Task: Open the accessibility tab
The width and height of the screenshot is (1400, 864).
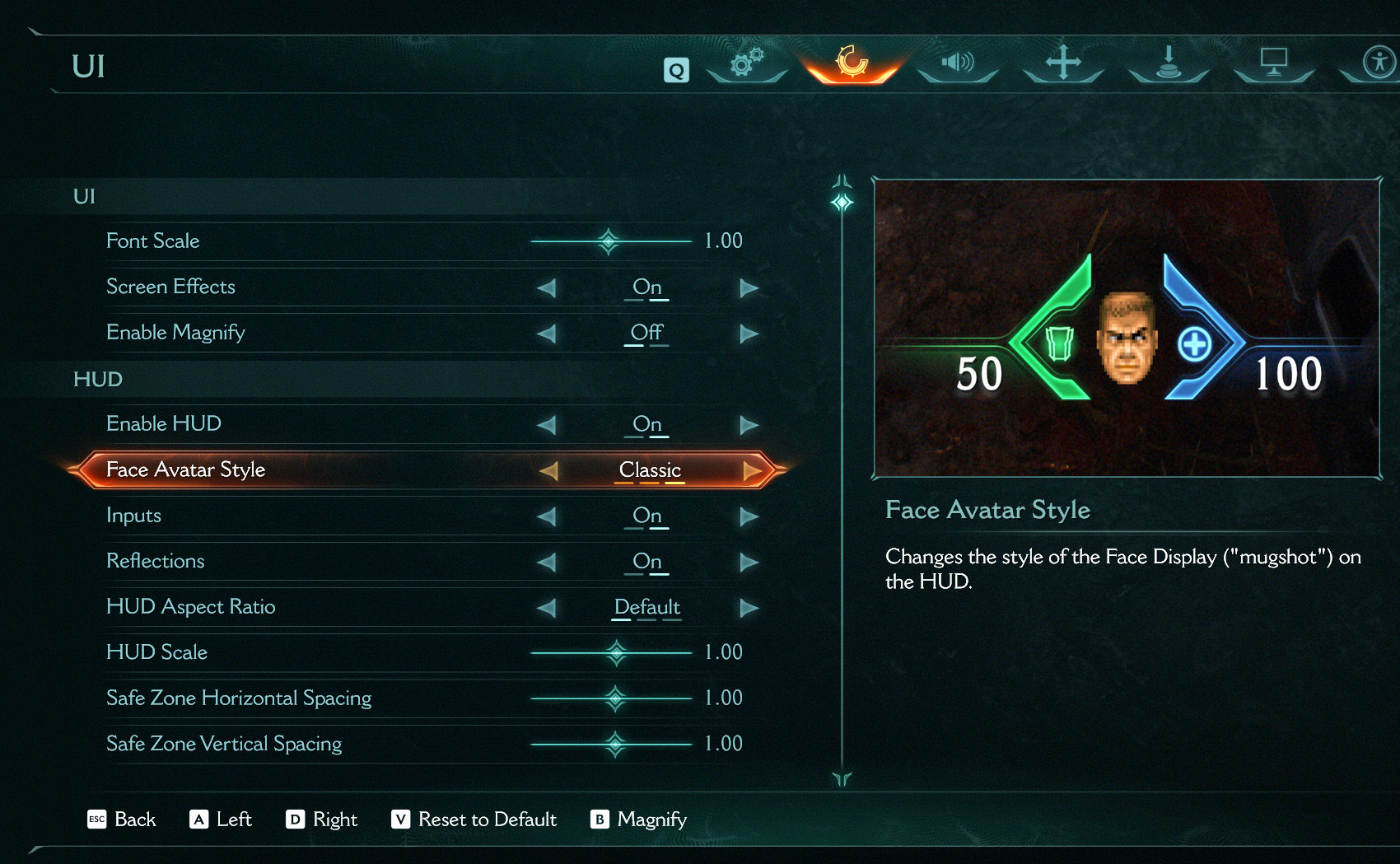Action: point(1379,62)
